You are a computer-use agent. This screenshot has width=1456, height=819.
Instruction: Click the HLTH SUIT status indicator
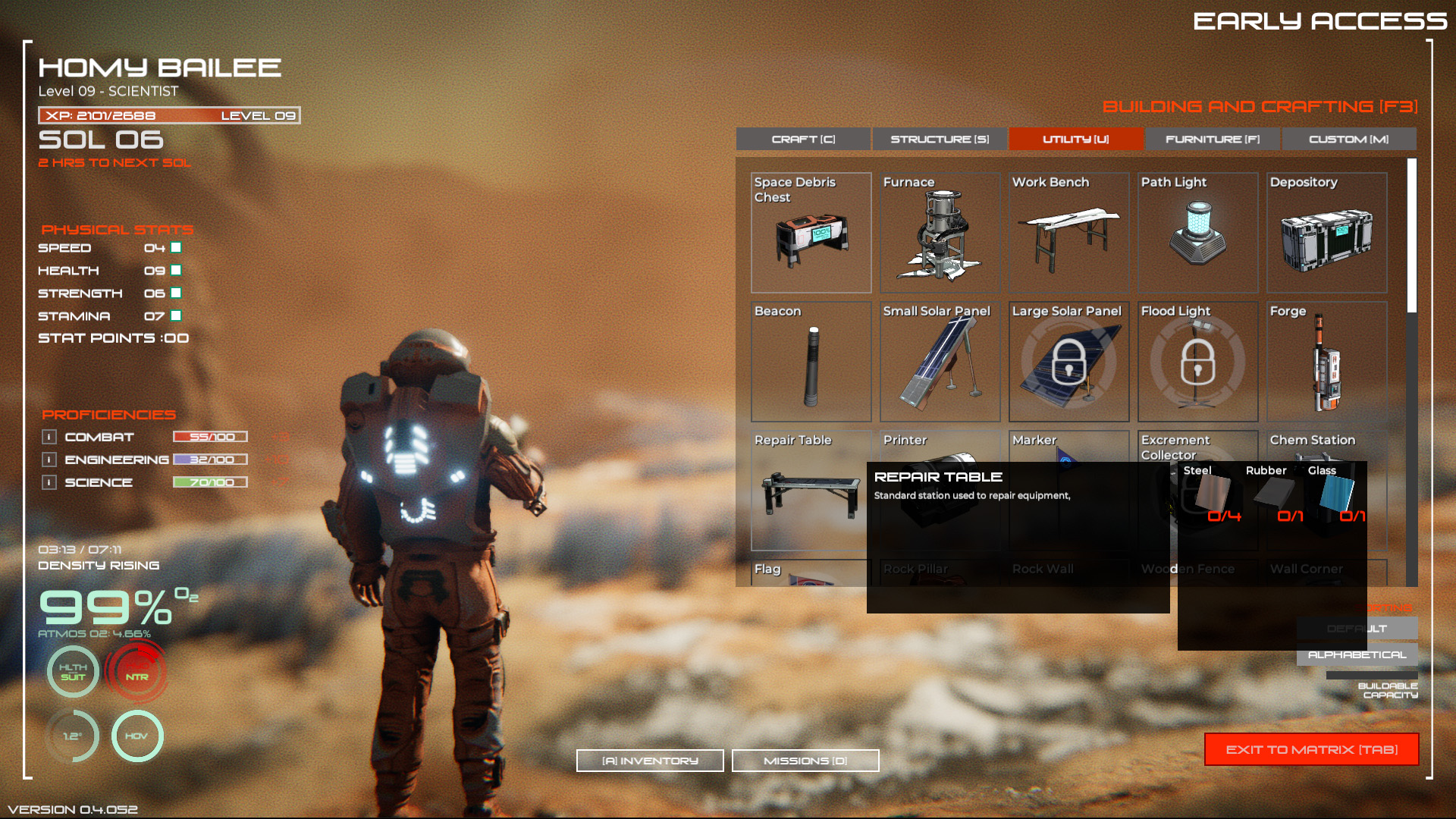[x=71, y=671]
